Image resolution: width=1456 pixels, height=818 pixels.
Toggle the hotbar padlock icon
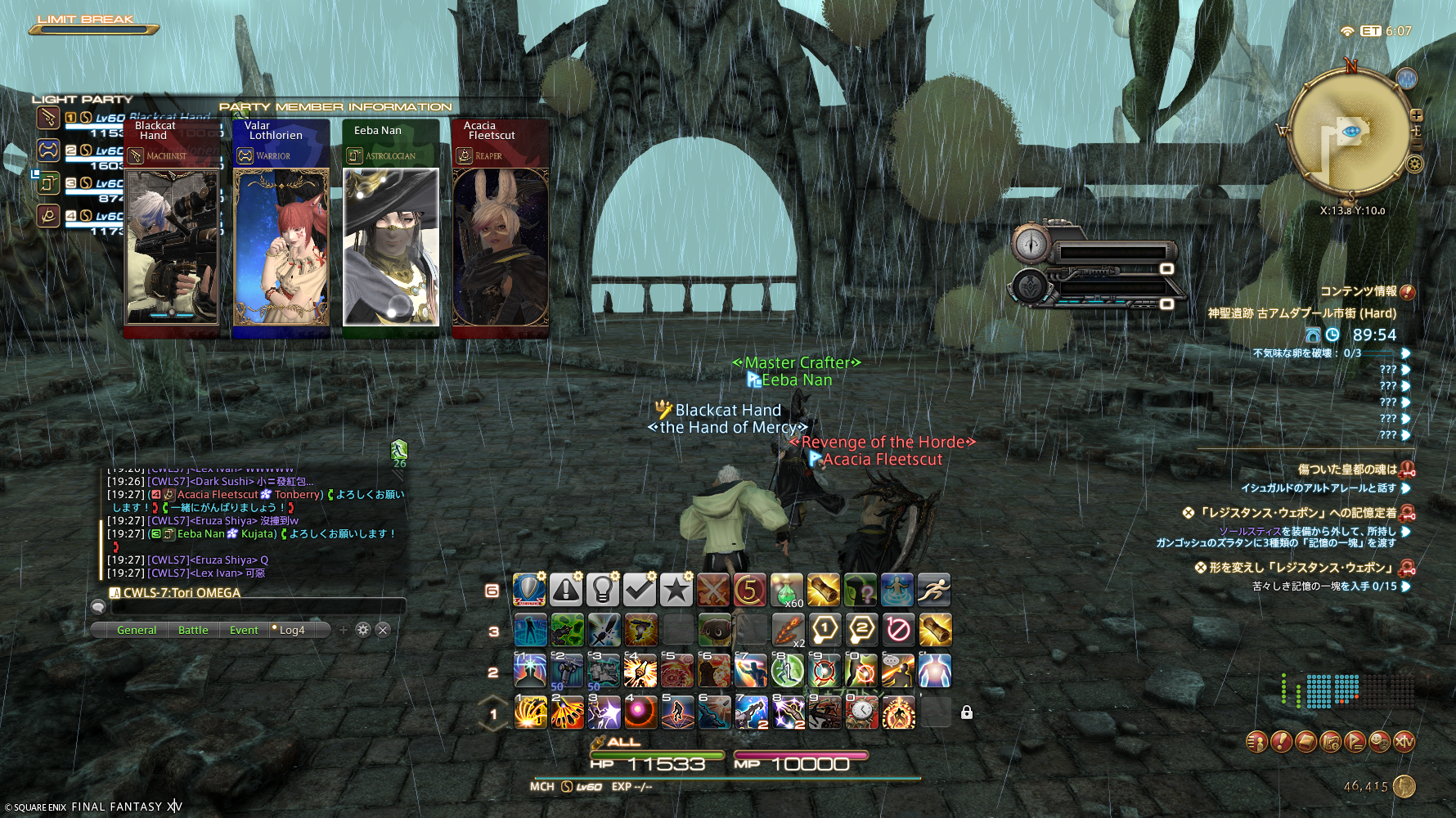point(967,712)
